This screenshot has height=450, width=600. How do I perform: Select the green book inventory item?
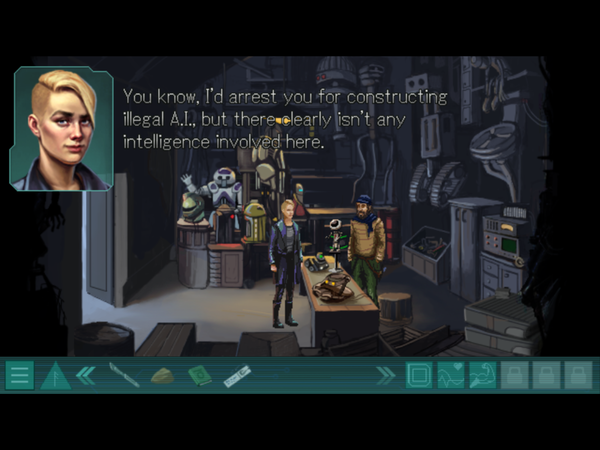[x=199, y=376]
